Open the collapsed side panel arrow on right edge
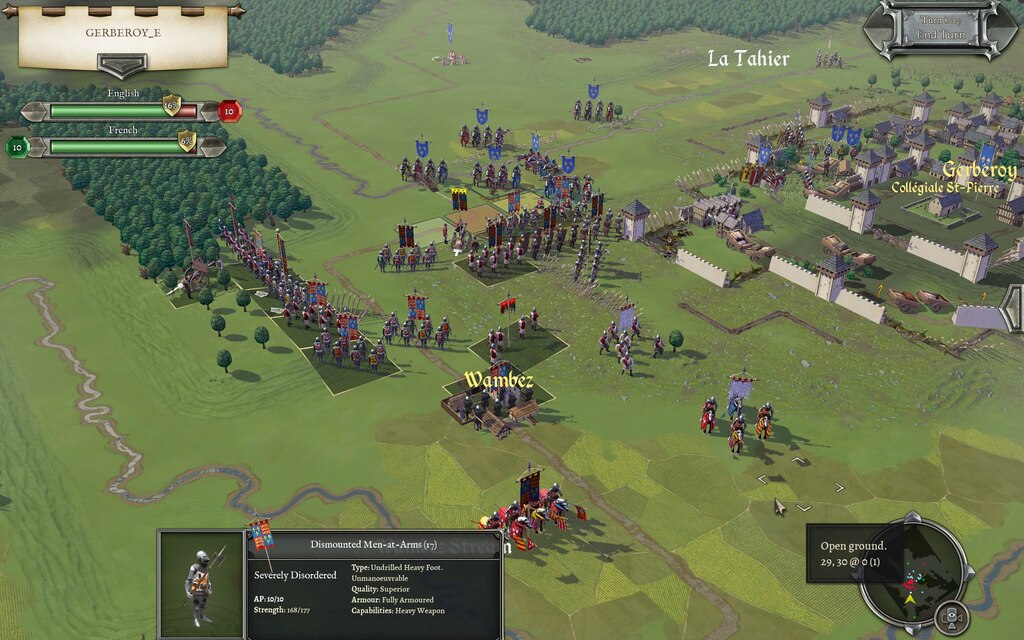Screen dimensions: 1024x640 [x=1012, y=307]
